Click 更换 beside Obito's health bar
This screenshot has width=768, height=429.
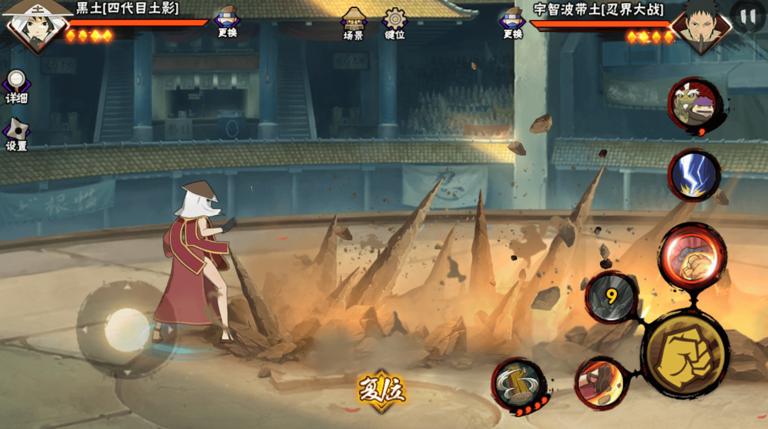tap(513, 21)
